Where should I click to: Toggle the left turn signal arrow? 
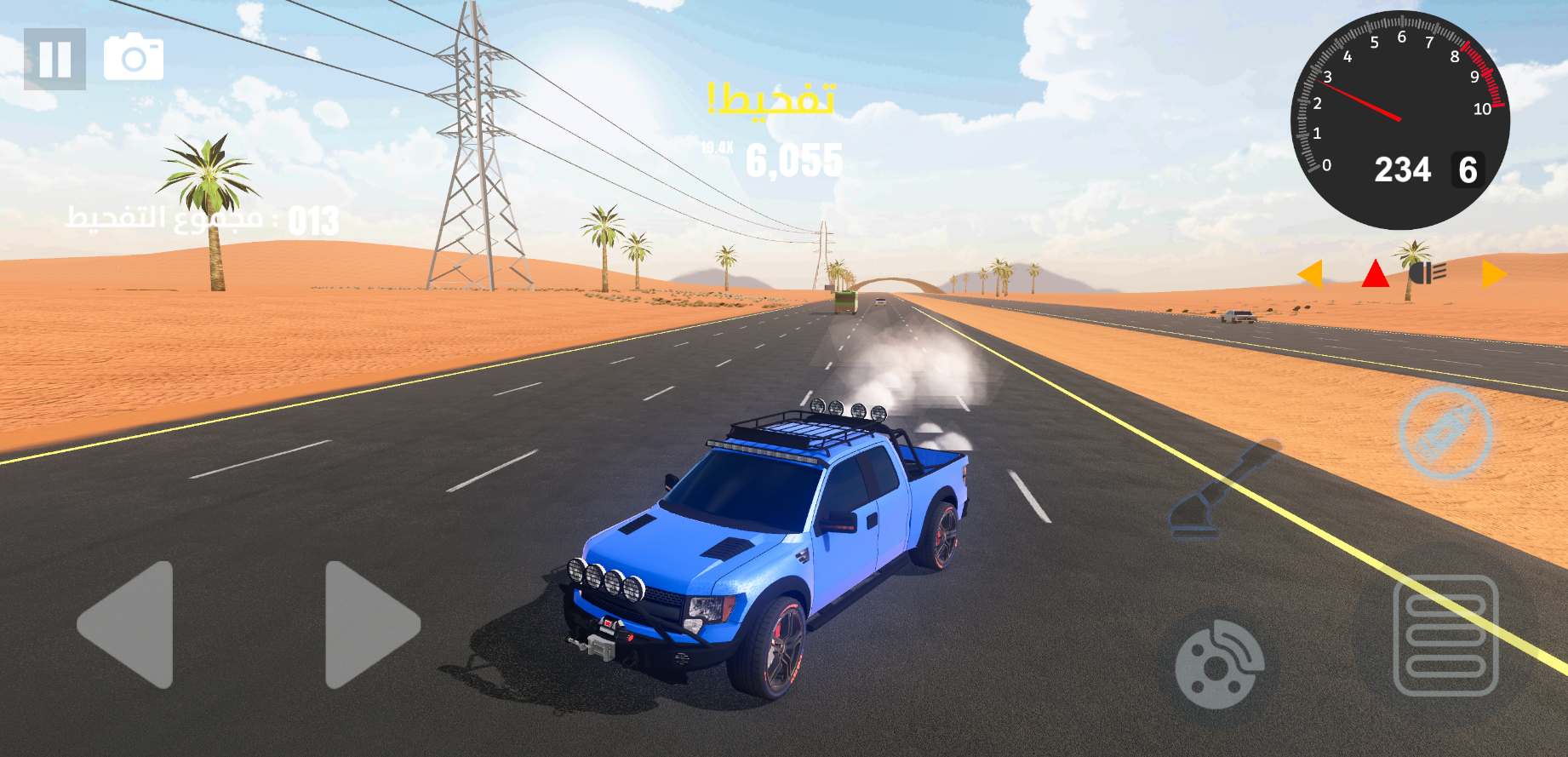coord(1313,275)
